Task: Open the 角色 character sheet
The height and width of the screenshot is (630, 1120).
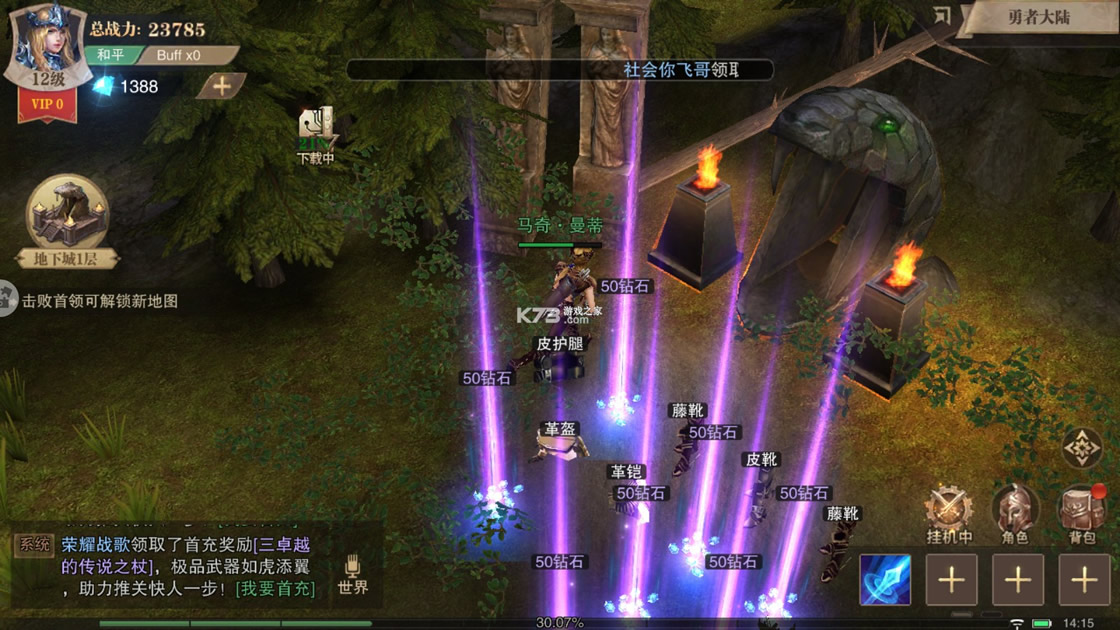Action: tap(1015, 515)
